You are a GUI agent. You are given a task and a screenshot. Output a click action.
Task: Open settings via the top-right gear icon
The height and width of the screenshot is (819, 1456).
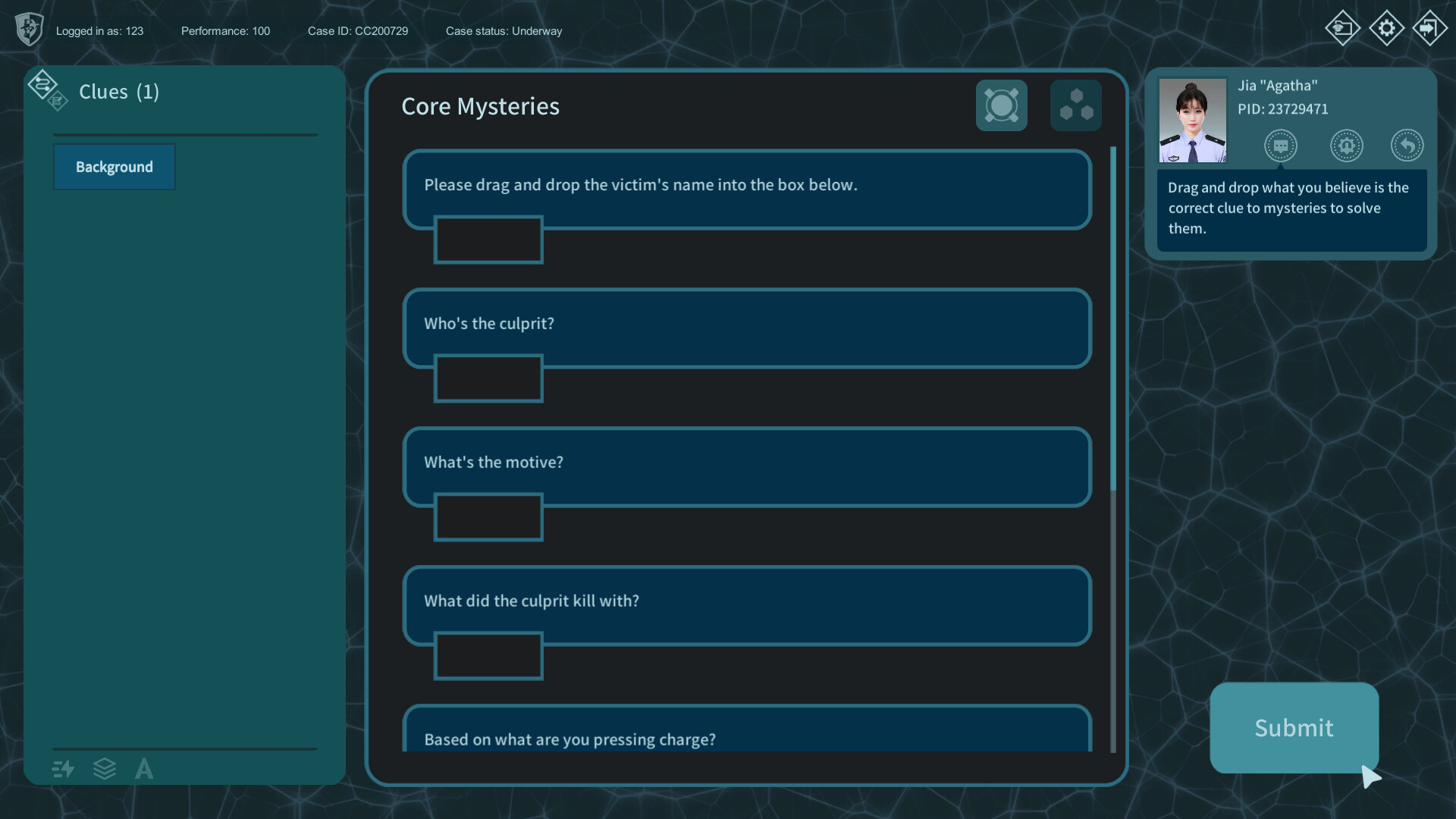tap(1386, 28)
